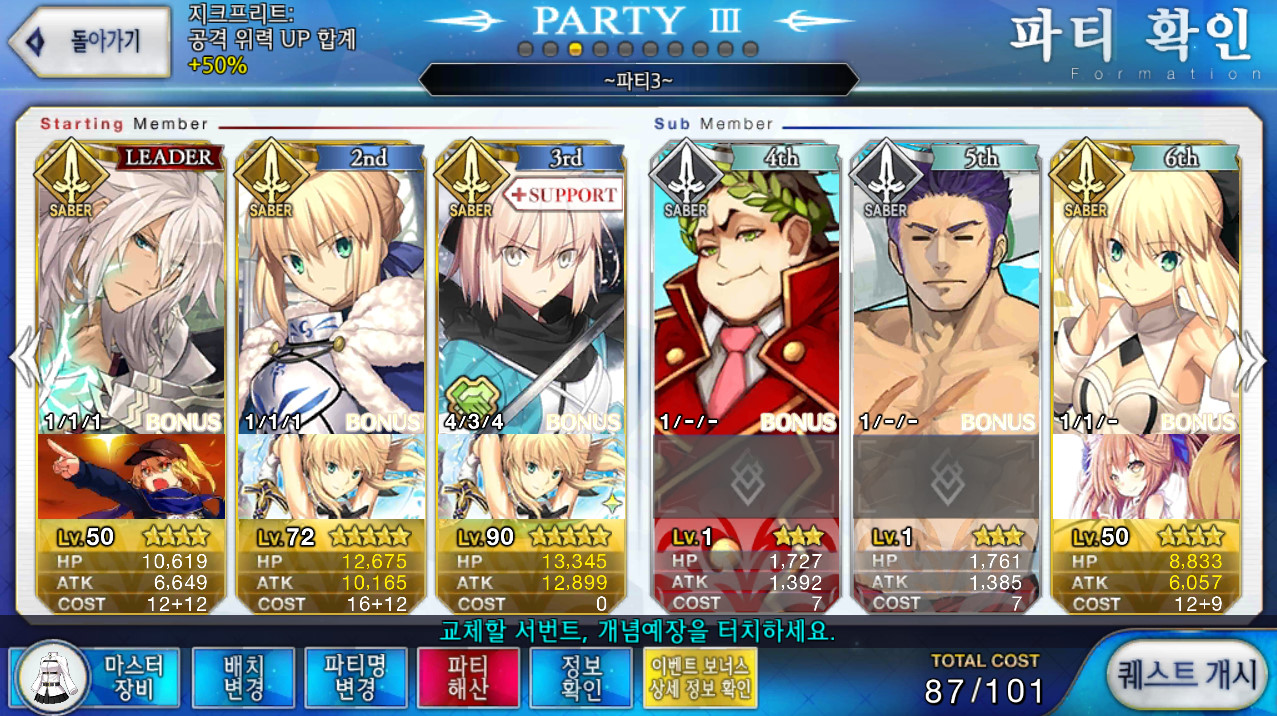
Task: Add craft essence to 4th member's empty slot
Action: (746, 476)
